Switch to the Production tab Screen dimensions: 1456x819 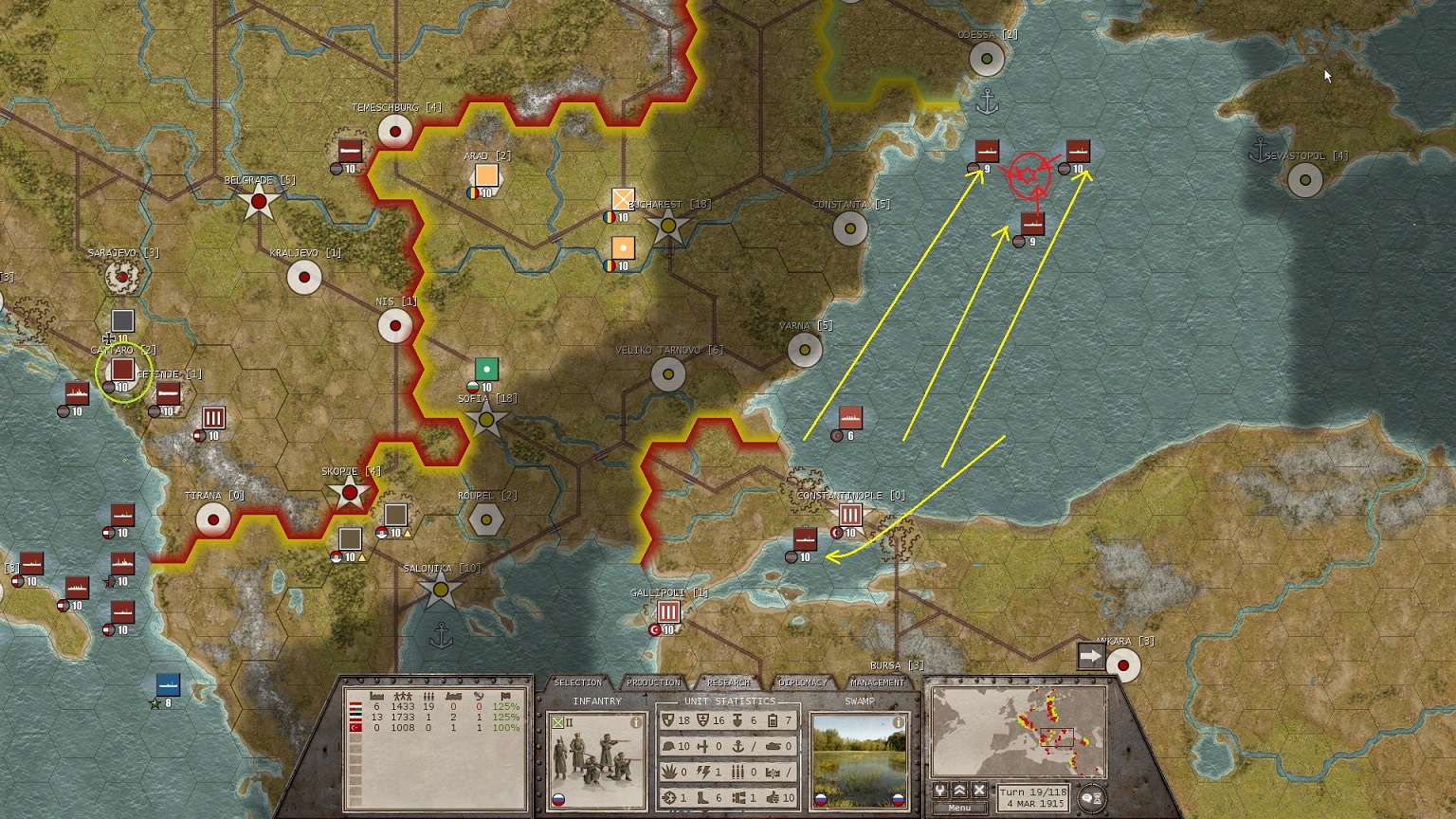click(653, 682)
